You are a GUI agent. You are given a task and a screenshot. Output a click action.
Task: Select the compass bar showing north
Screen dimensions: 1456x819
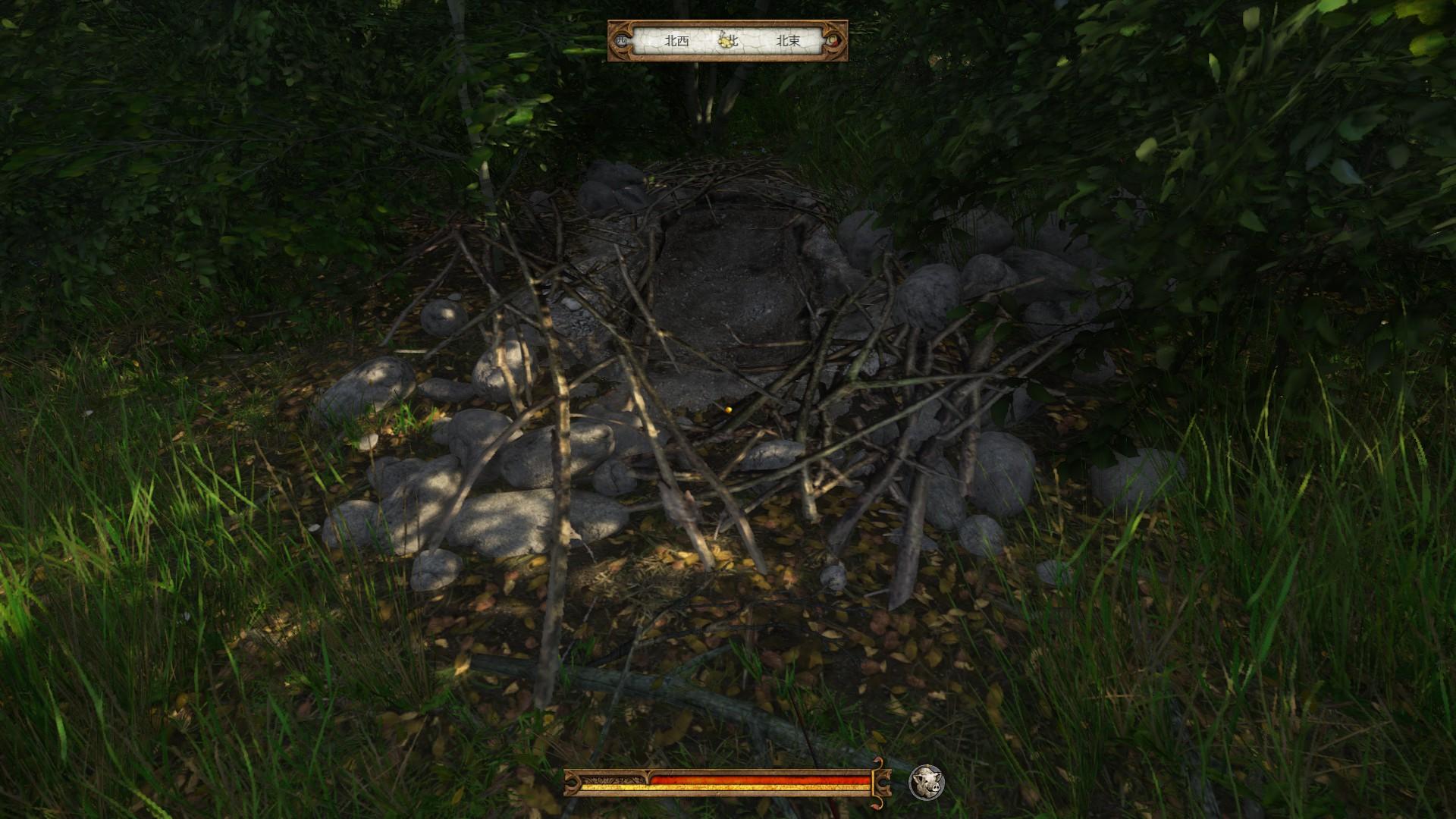click(x=728, y=41)
